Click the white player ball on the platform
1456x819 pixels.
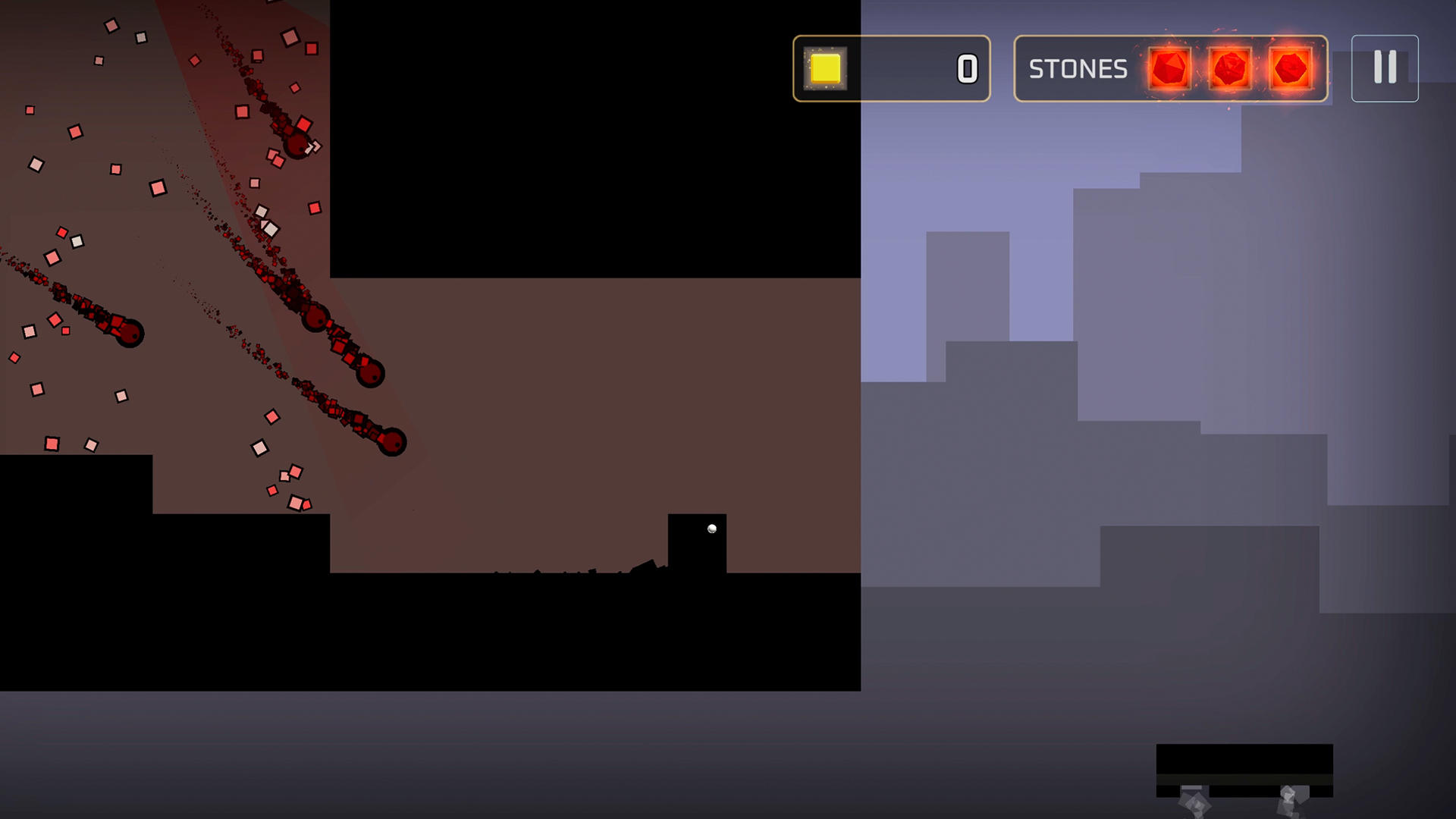[x=711, y=527]
